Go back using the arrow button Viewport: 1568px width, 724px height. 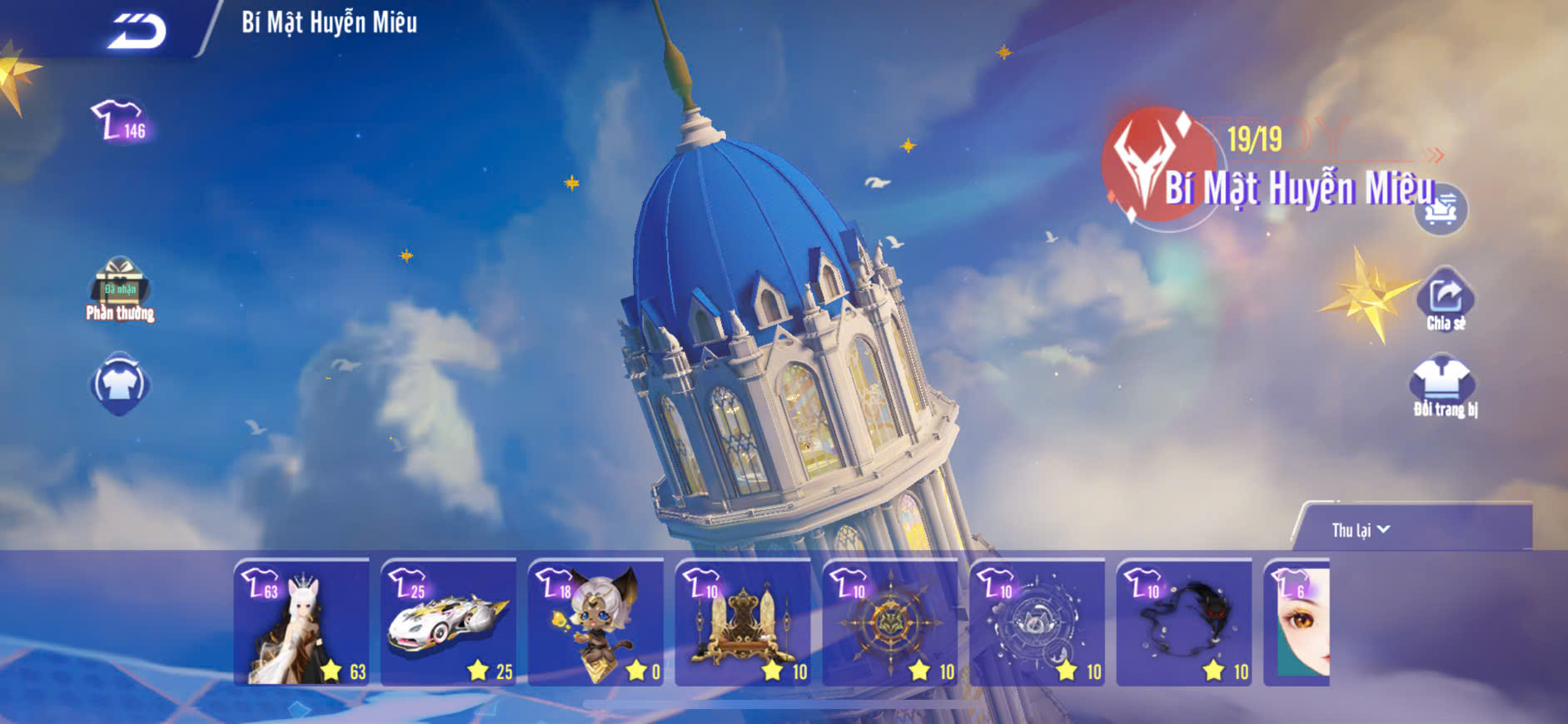[137, 32]
